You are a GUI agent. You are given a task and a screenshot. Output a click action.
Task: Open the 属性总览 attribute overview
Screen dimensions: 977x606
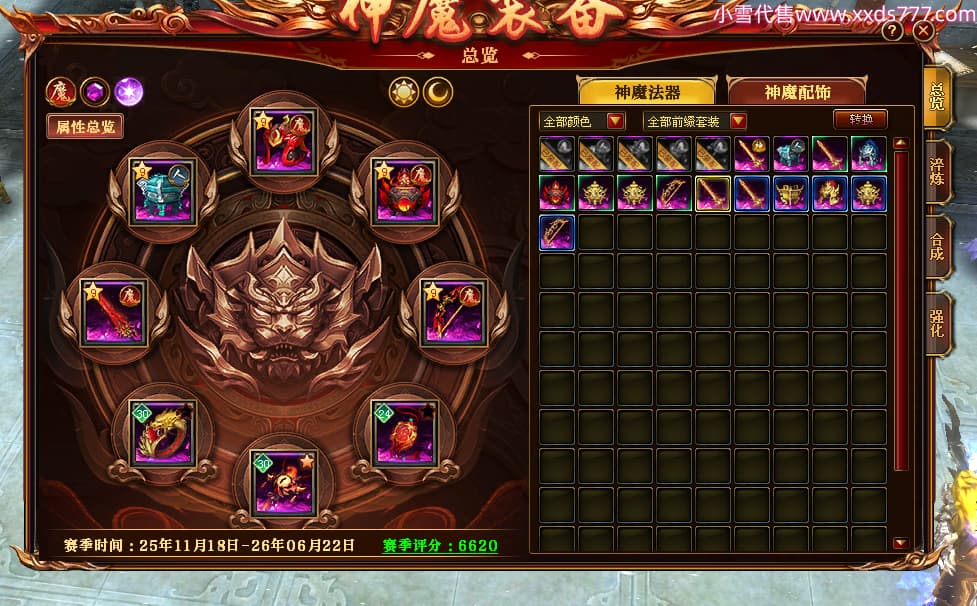tap(86, 126)
